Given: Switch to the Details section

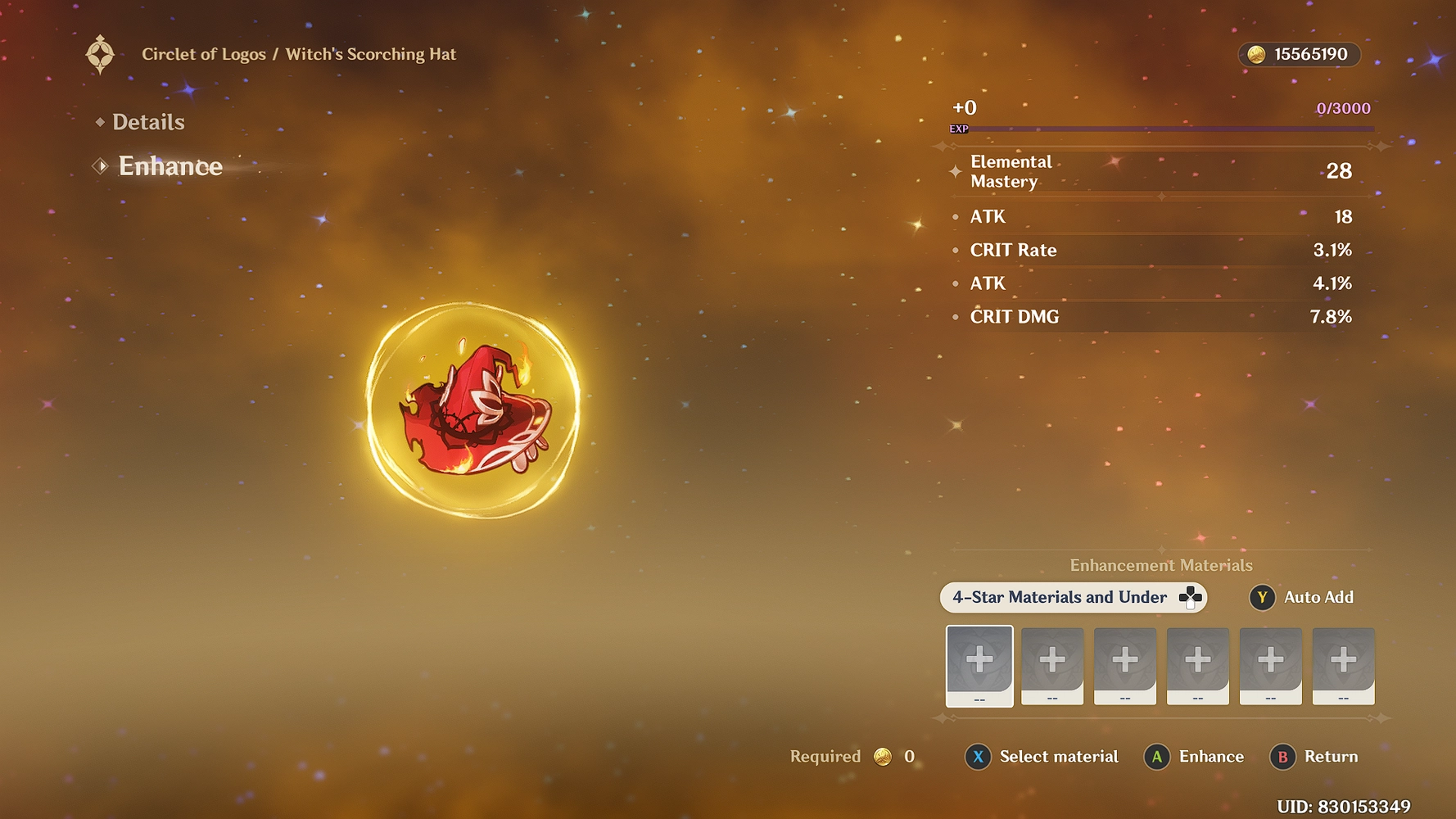Looking at the screenshot, I should point(147,122).
